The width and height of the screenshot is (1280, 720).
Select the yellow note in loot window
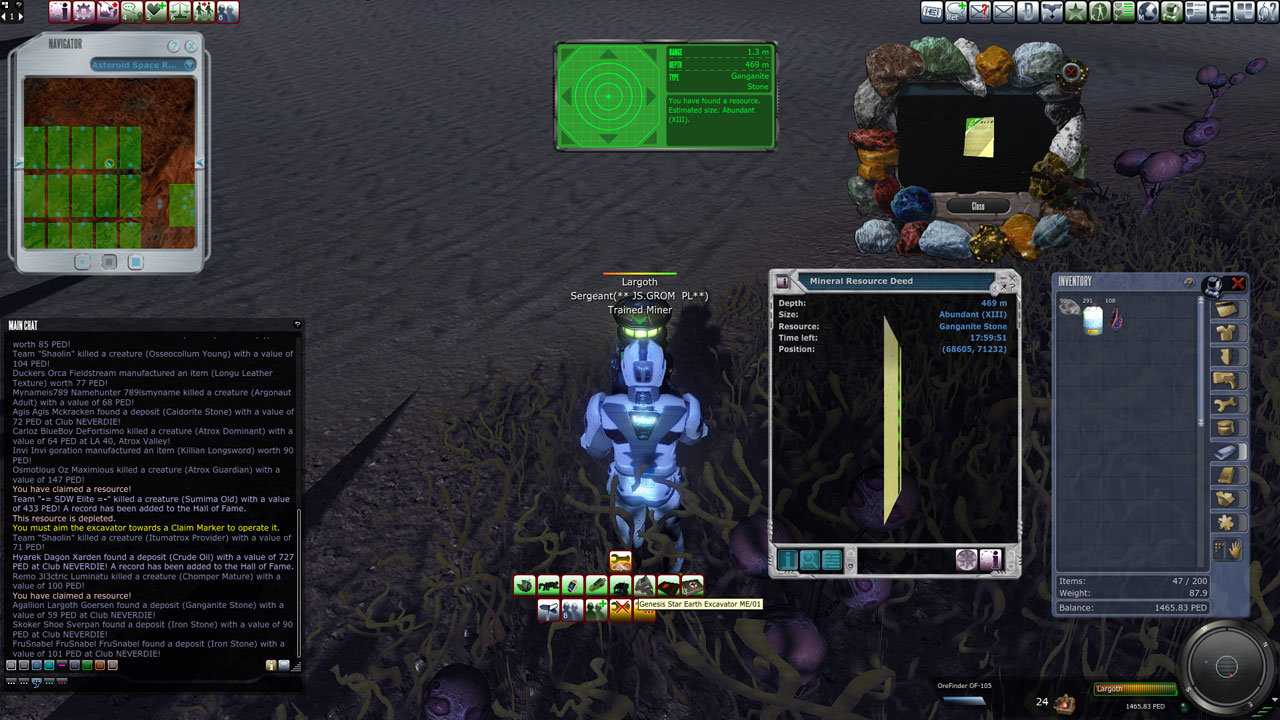click(979, 138)
